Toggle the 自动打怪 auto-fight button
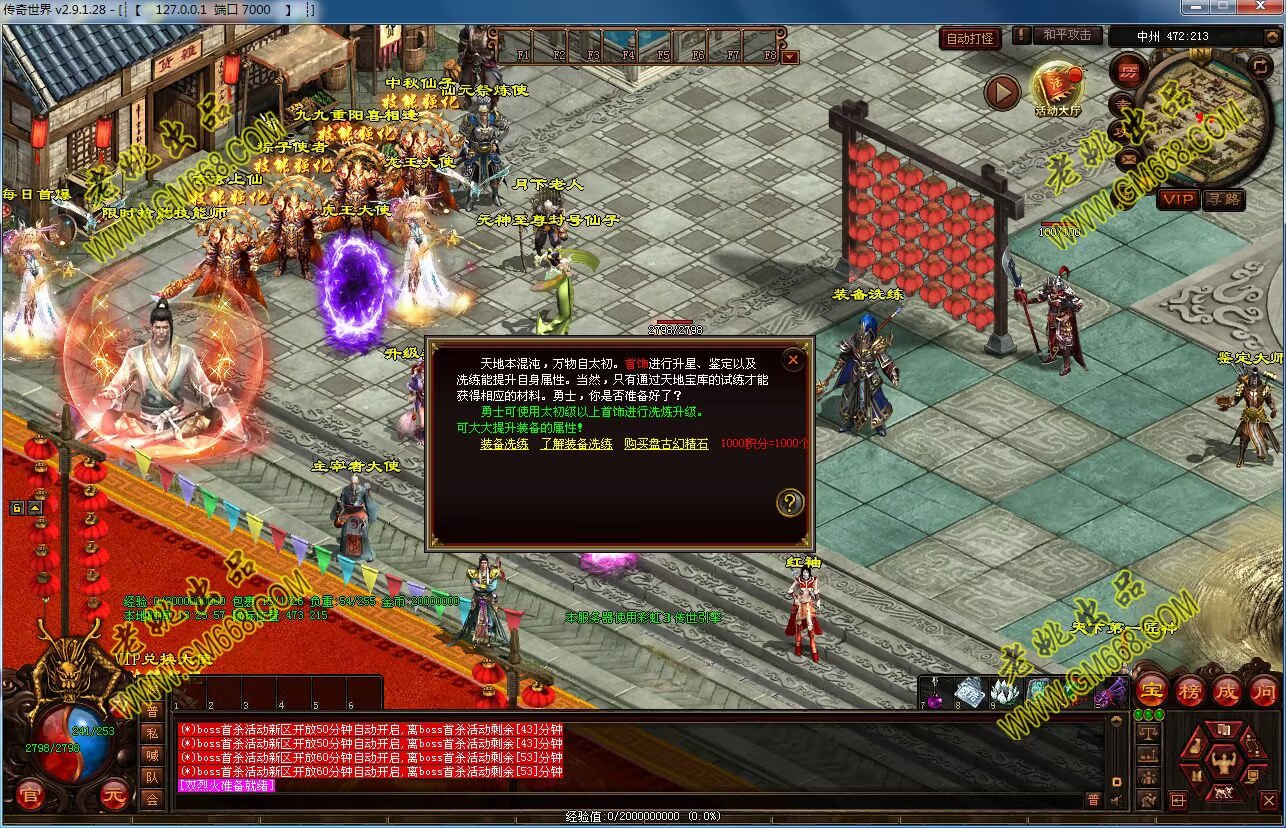 tap(970, 39)
